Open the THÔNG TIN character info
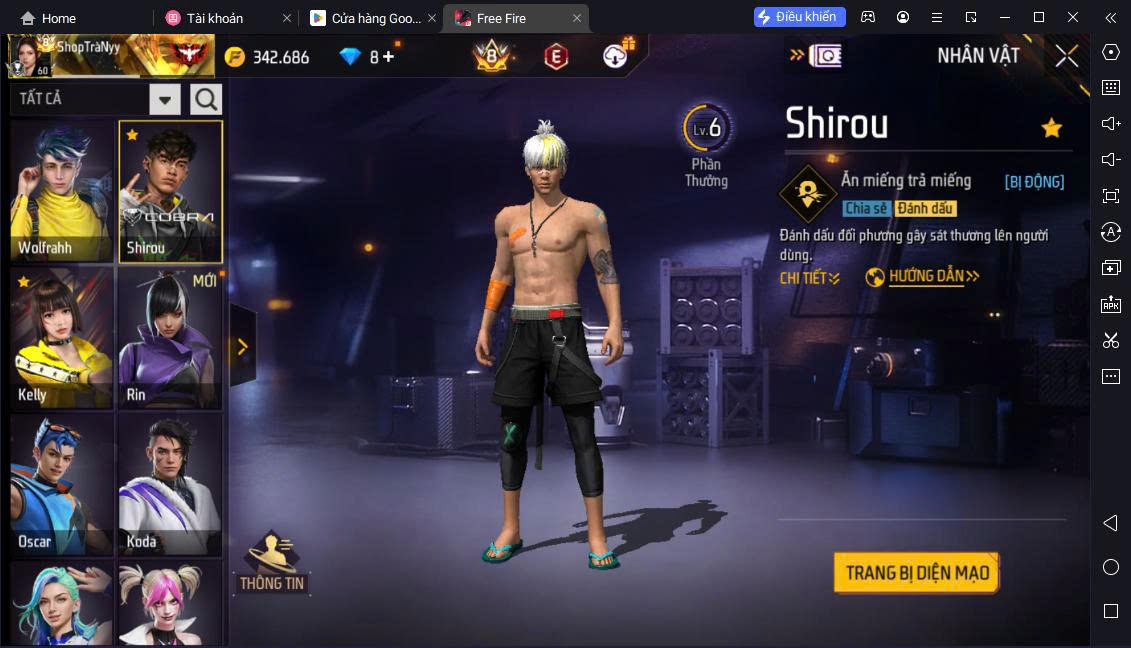Image resolution: width=1131 pixels, height=648 pixels. tap(272, 561)
